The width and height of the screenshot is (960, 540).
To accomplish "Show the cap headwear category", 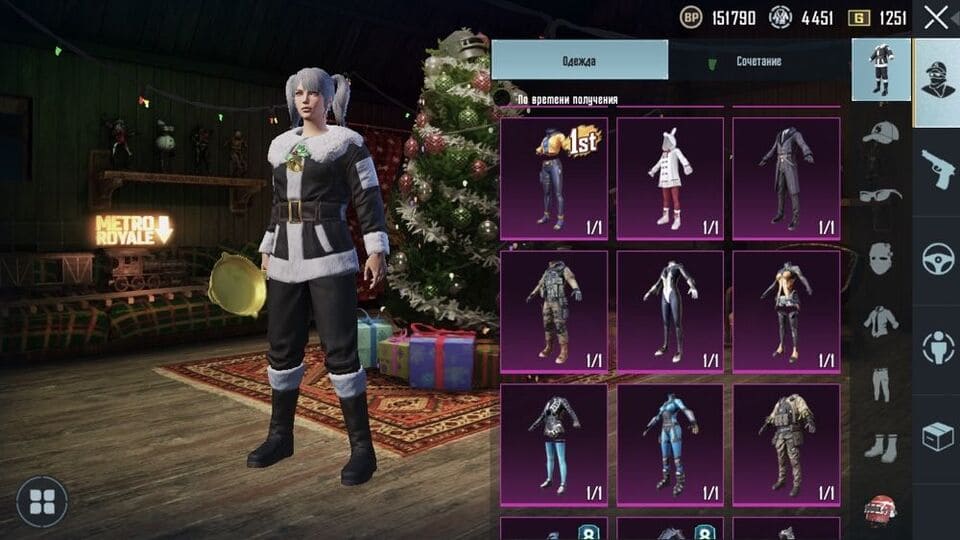I will pyautogui.click(x=881, y=133).
